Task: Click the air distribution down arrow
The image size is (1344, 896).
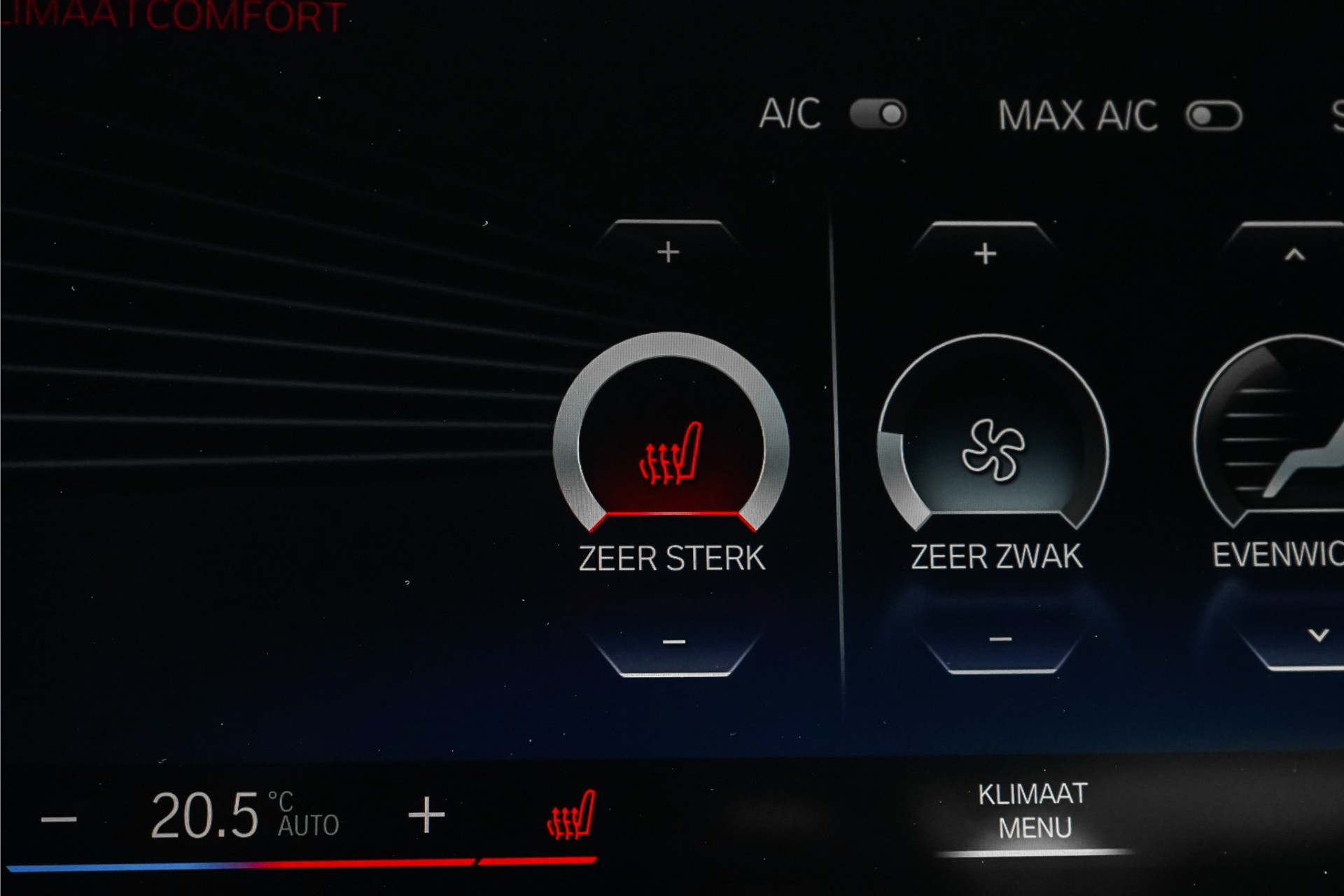Action: coord(1318,636)
